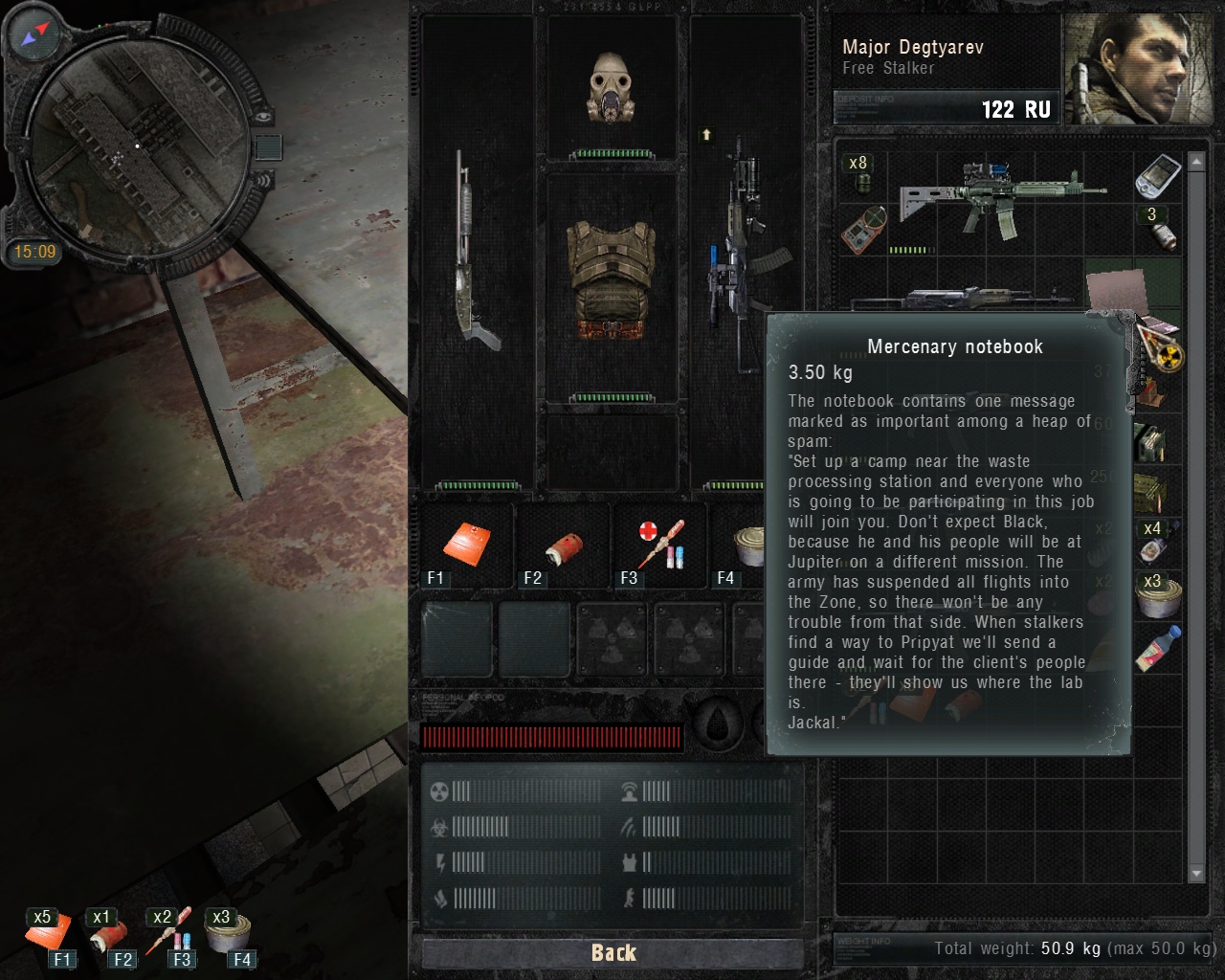This screenshot has height=980, width=1225.
Task: Select the grenades stack marked x8
Action: [859, 173]
